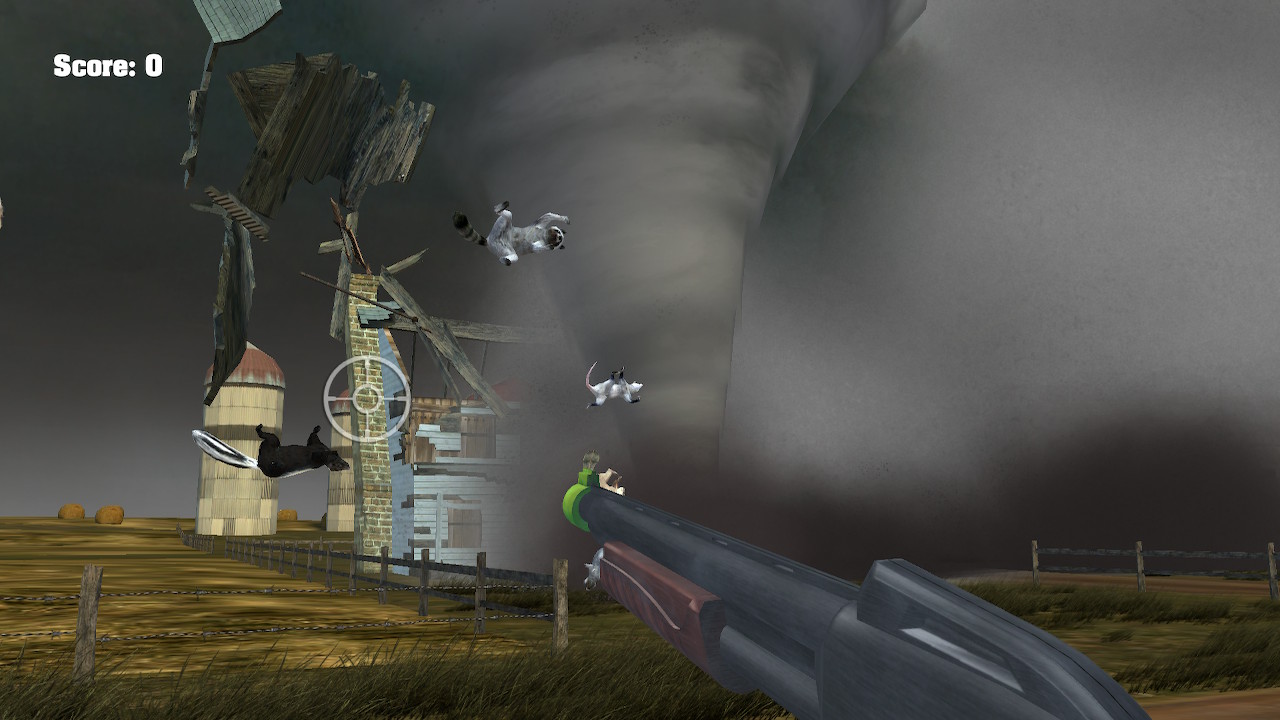Click the right grain silo

point(340,480)
